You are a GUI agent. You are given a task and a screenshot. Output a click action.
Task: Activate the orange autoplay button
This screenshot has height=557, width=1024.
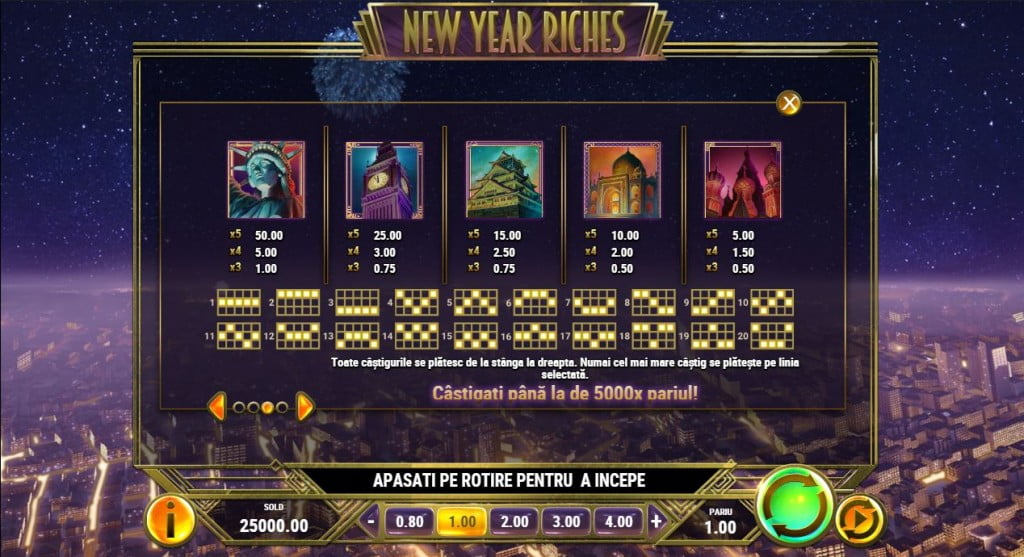coord(861,520)
